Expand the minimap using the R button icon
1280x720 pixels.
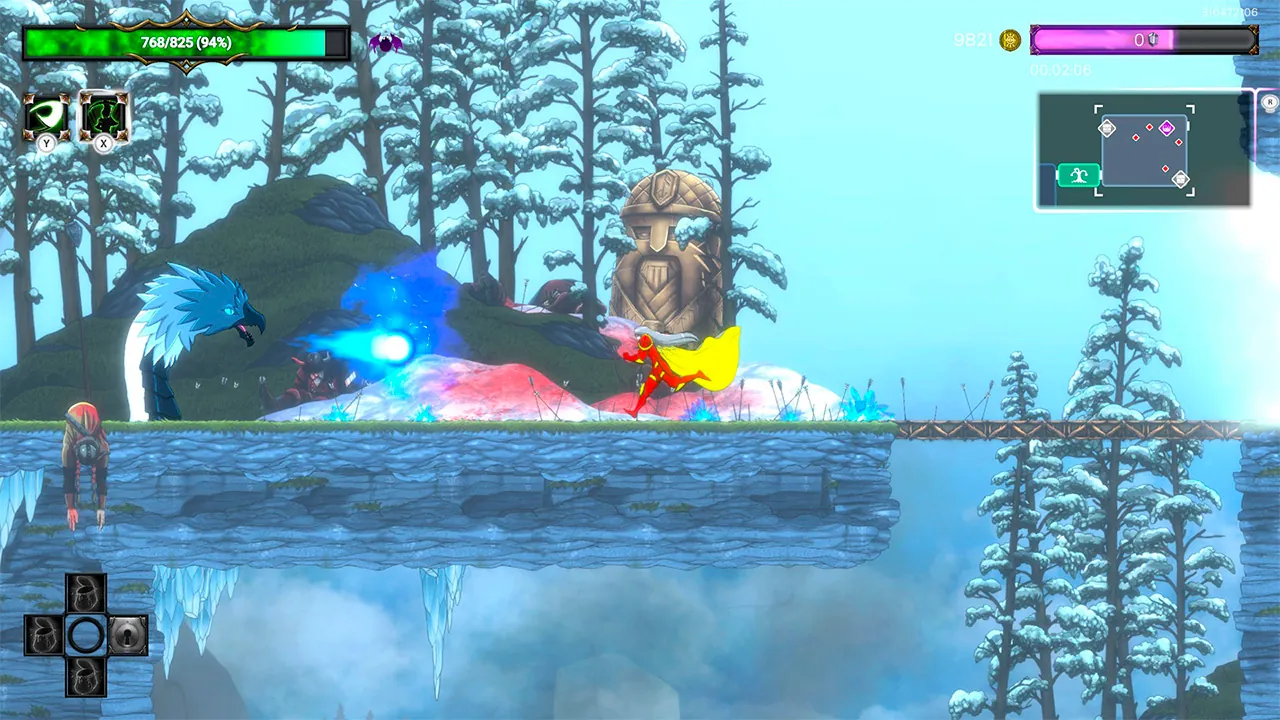pyautogui.click(x=1270, y=101)
